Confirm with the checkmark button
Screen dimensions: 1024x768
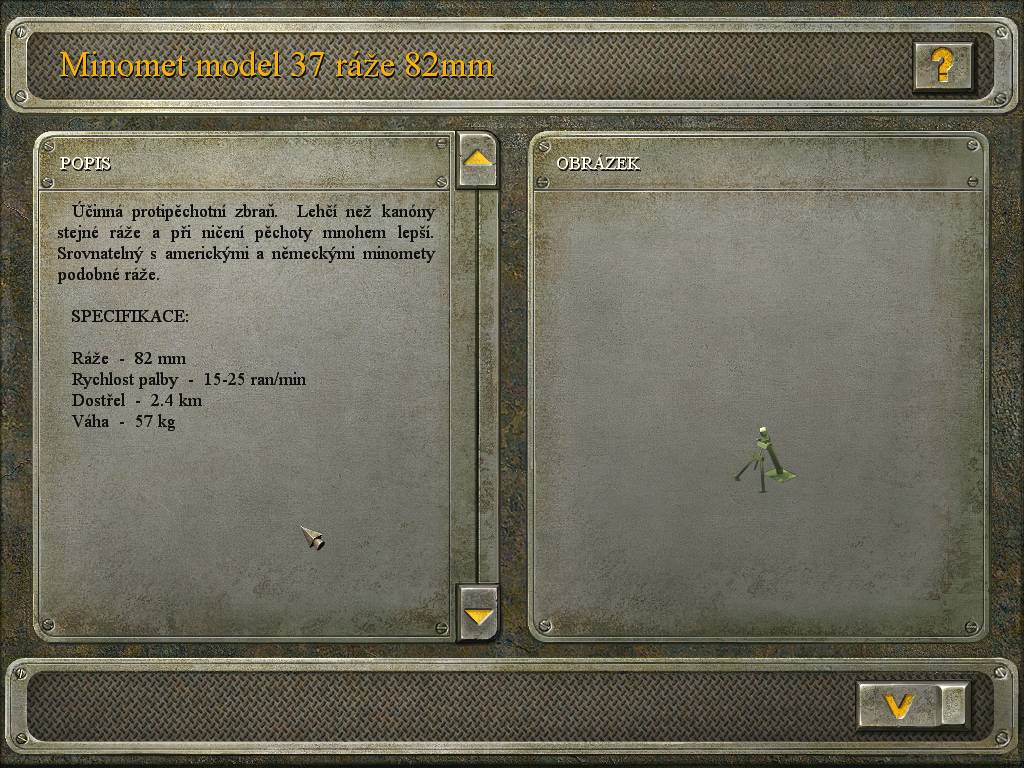(899, 706)
